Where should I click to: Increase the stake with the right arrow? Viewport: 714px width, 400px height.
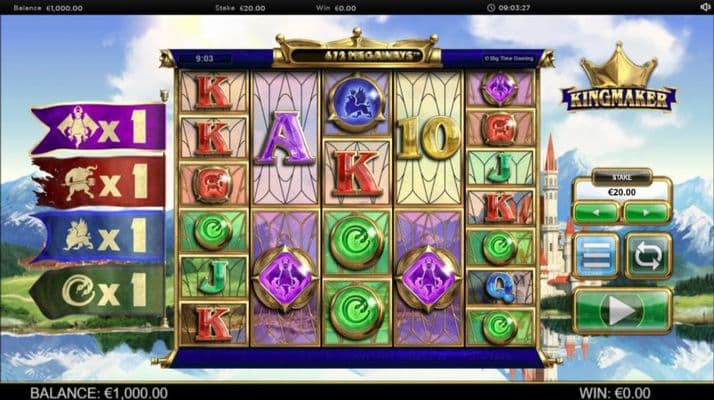point(646,212)
